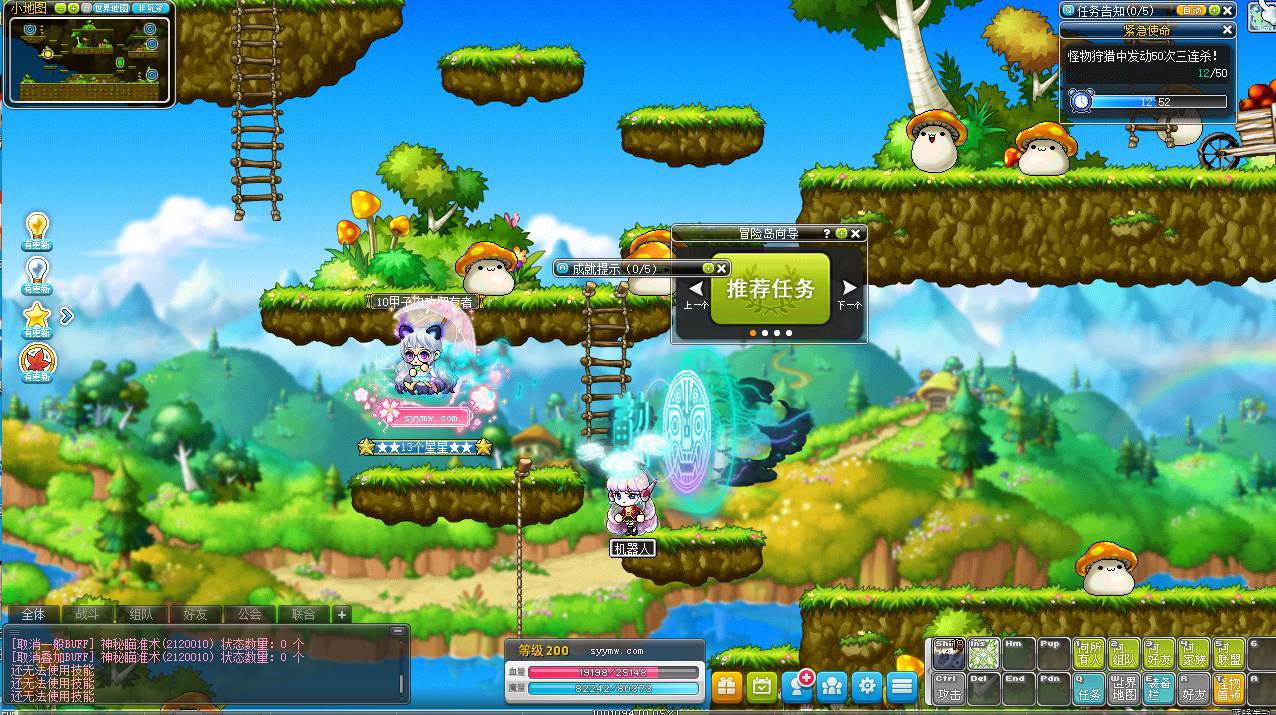Open the yellow star notification icon
The image size is (1276, 715).
(x=37, y=318)
